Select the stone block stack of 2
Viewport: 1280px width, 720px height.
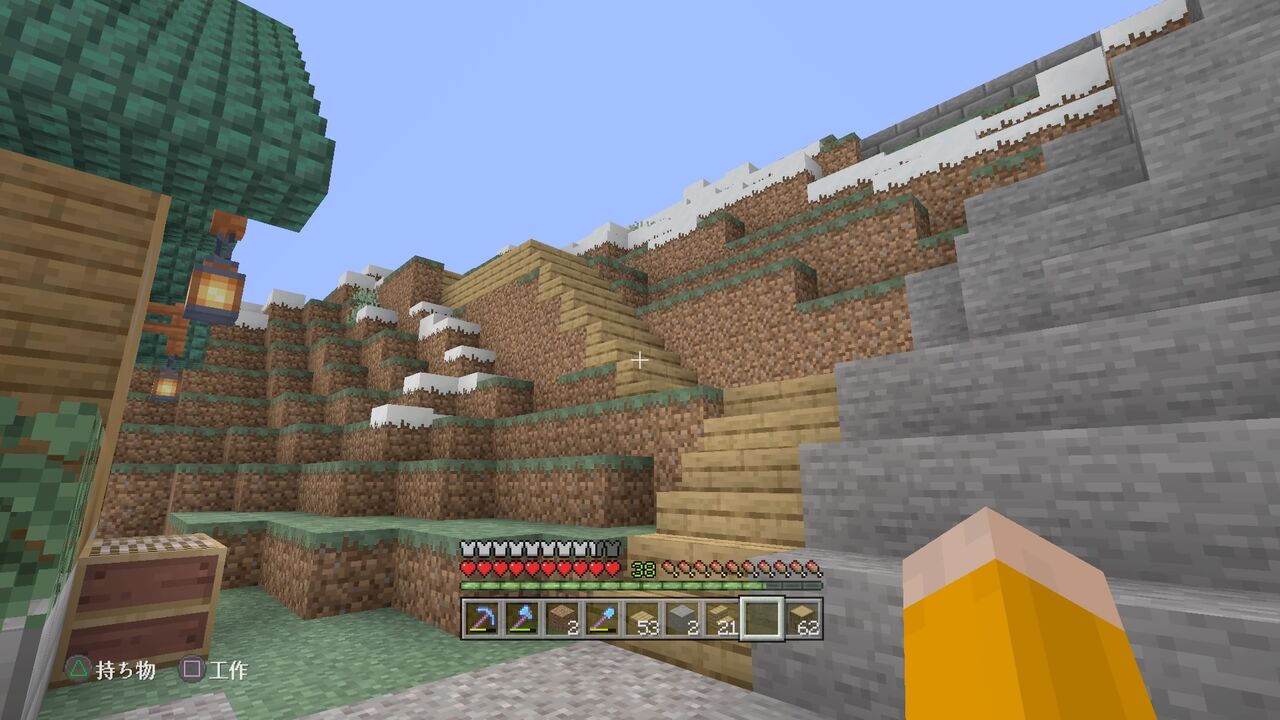tap(683, 616)
